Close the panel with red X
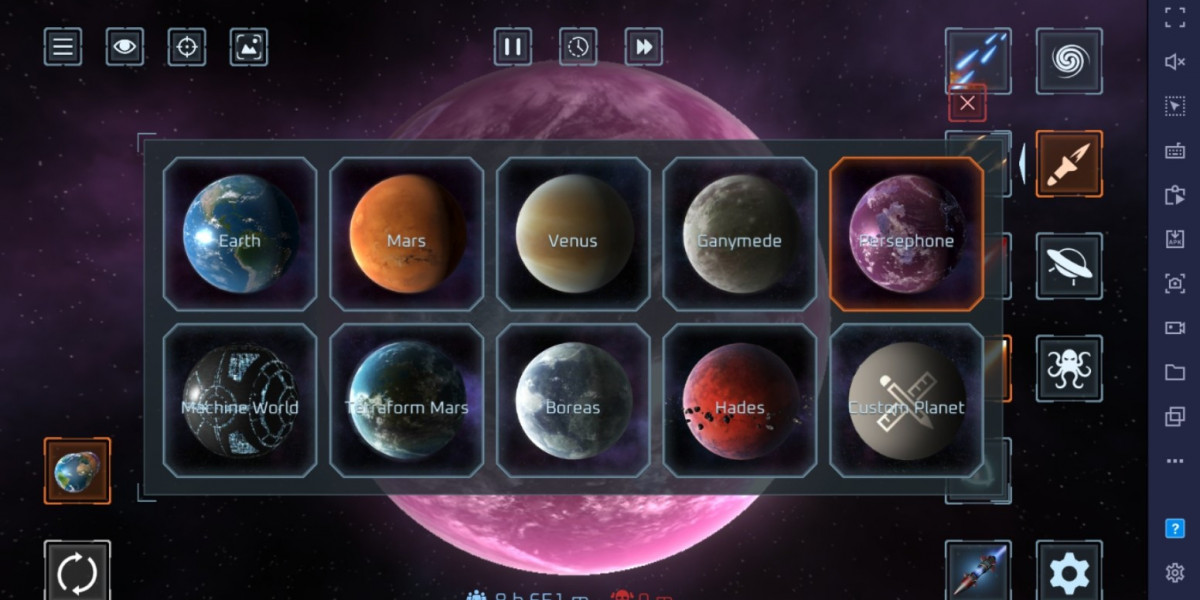The image size is (1200, 600). 967,103
